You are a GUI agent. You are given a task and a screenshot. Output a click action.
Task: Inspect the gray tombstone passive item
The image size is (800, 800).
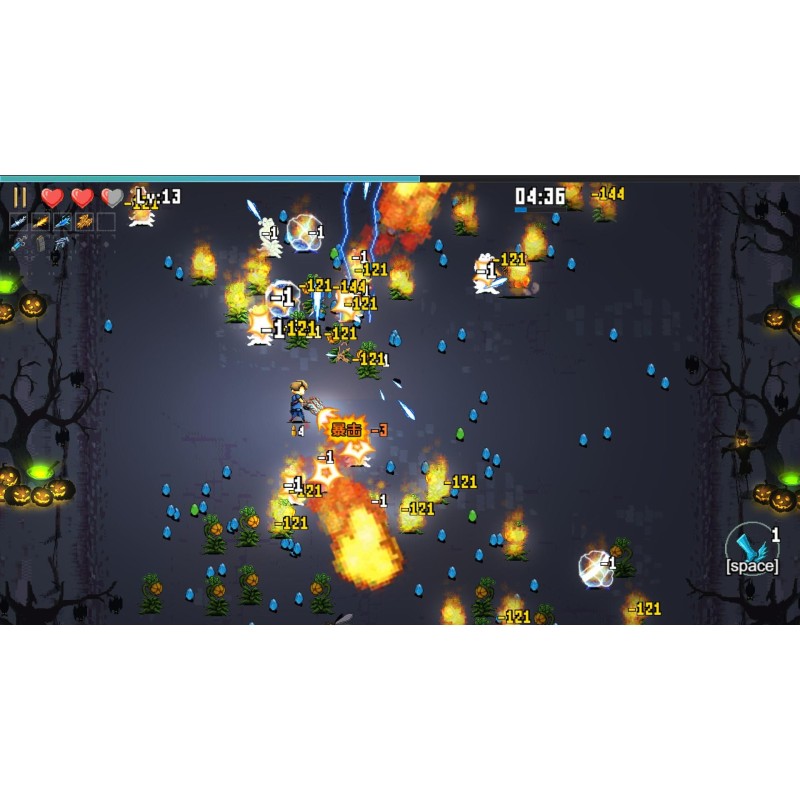click(41, 243)
